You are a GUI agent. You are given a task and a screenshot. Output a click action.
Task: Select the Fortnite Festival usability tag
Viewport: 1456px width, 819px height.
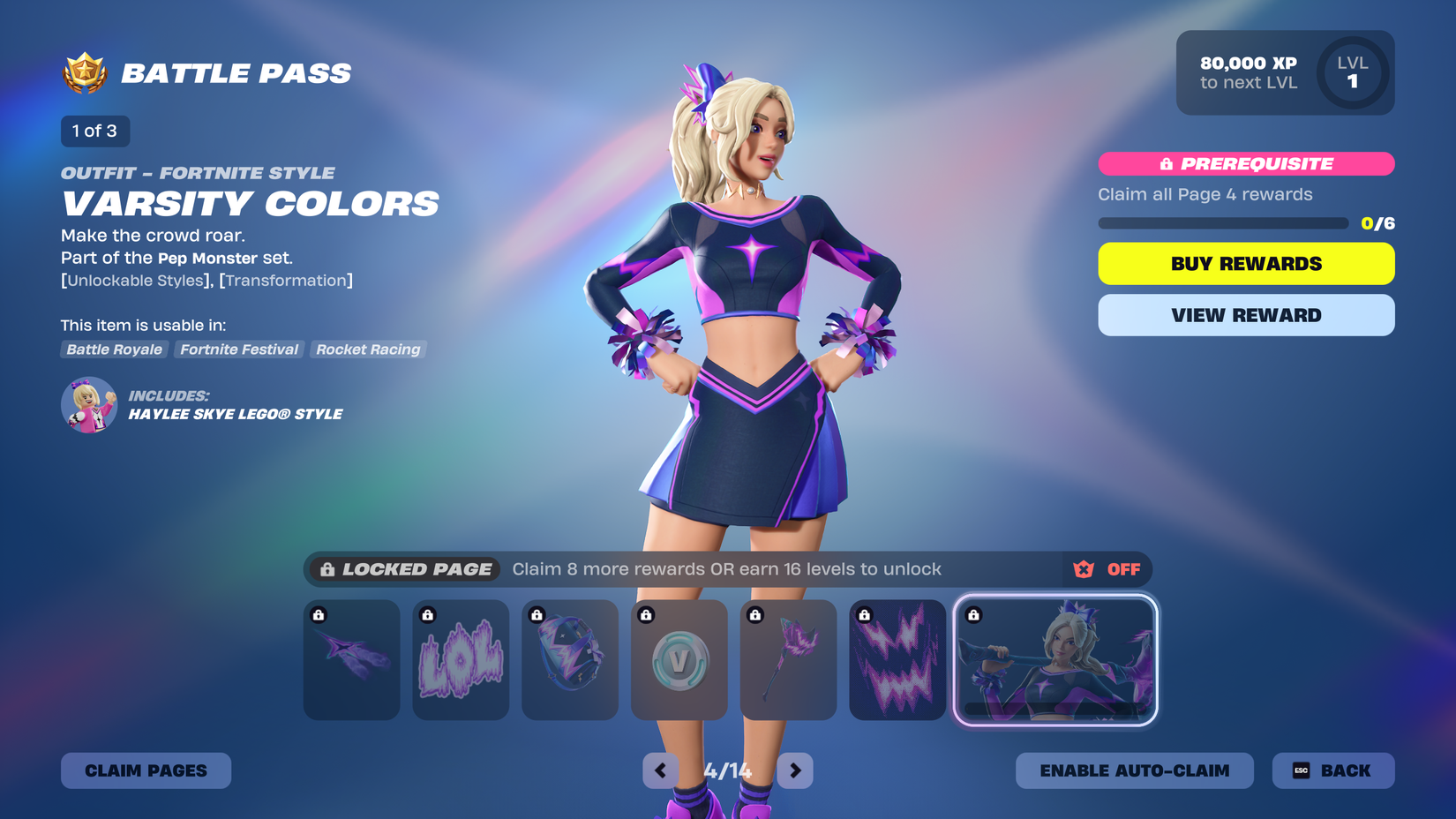point(238,349)
